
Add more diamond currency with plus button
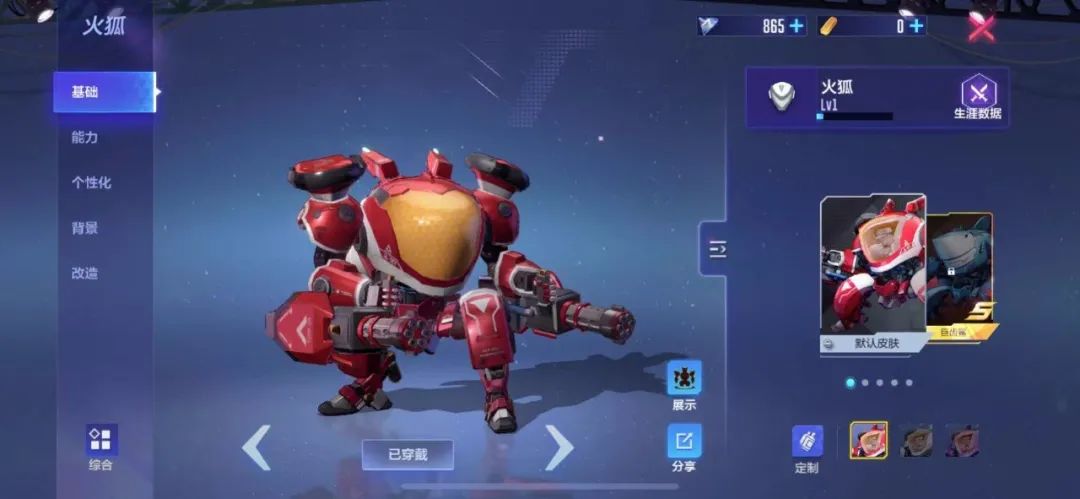pos(796,26)
